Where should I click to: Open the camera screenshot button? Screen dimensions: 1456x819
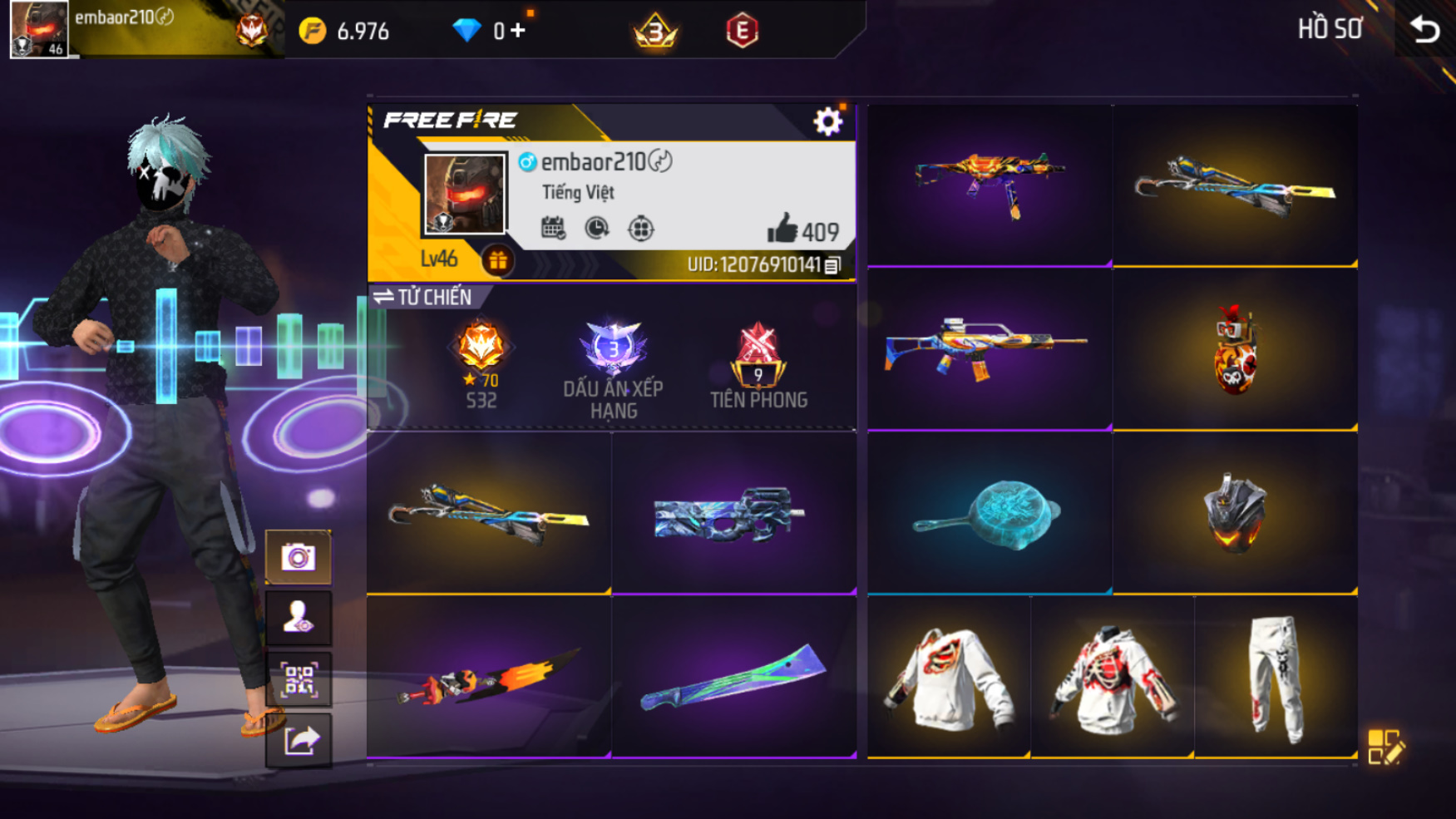click(299, 557)
